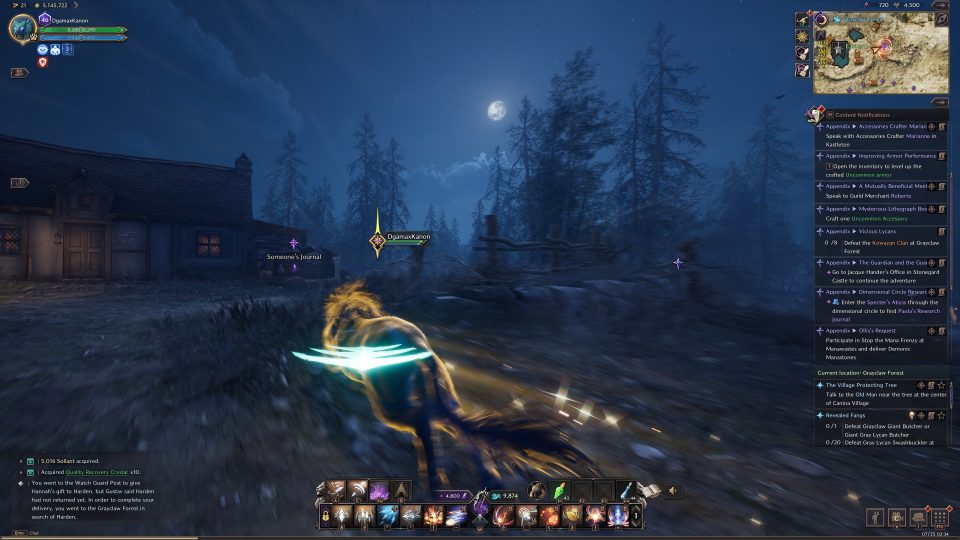Click the crescent moon icon on minimap

[821, 20]
